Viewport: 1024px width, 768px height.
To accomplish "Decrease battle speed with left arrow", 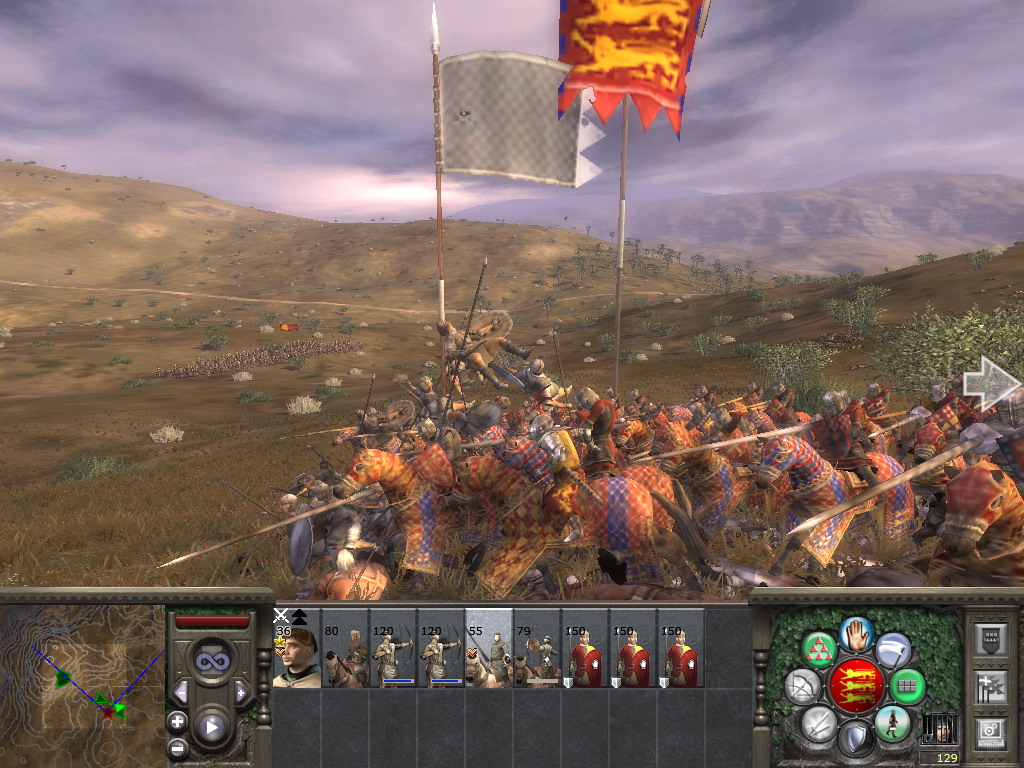I will pyautogui.click(x=181, y=692).
